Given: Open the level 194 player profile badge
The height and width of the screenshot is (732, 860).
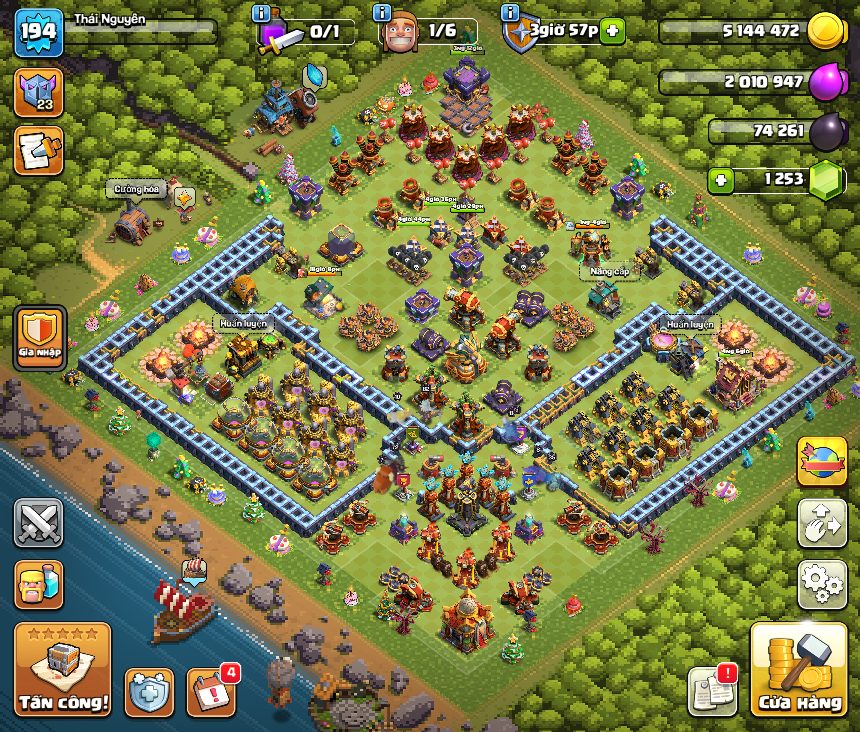Looking at the screenshot, I should pos(39,33).
